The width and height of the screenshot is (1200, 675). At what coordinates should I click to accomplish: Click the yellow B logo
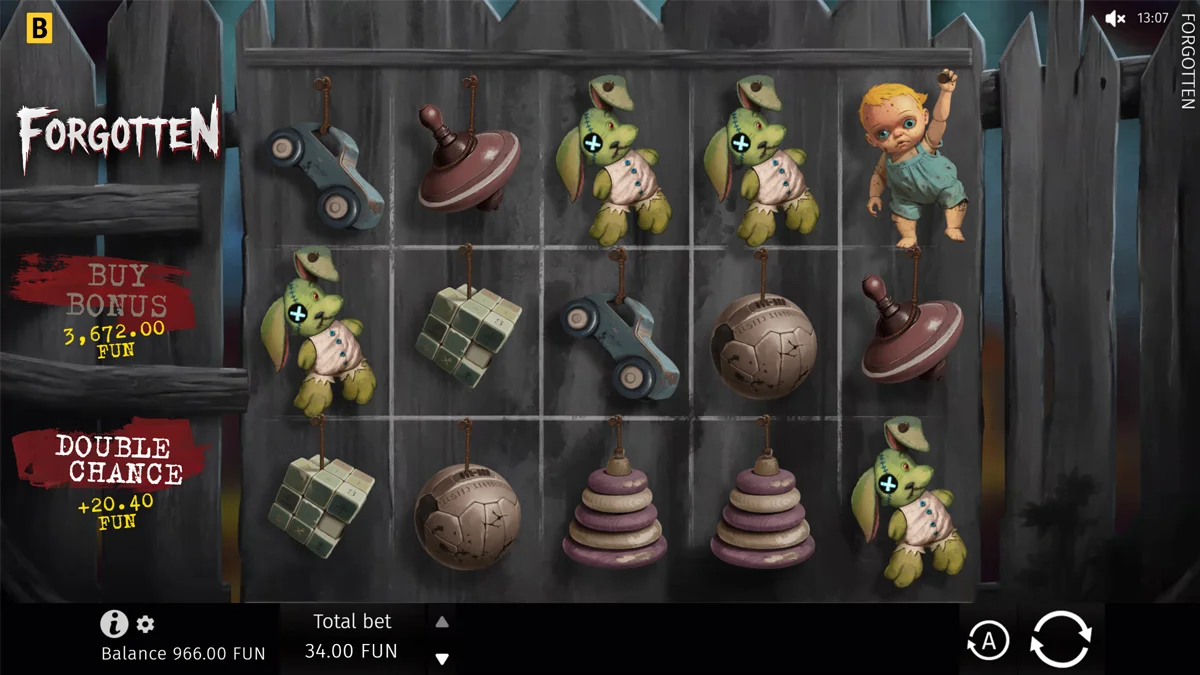click(39, 28)
